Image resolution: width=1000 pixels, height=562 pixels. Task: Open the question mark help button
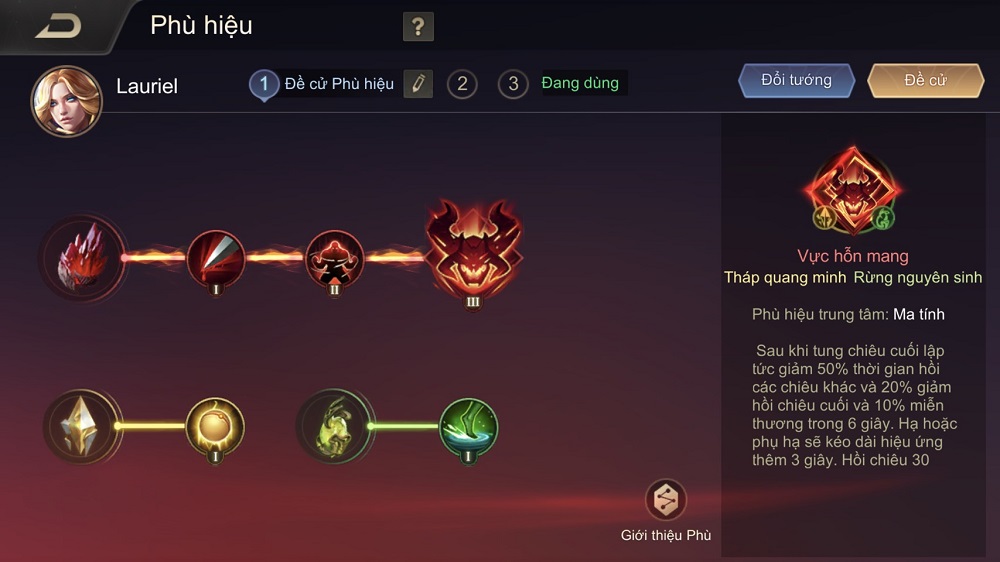tap(418, 27)
